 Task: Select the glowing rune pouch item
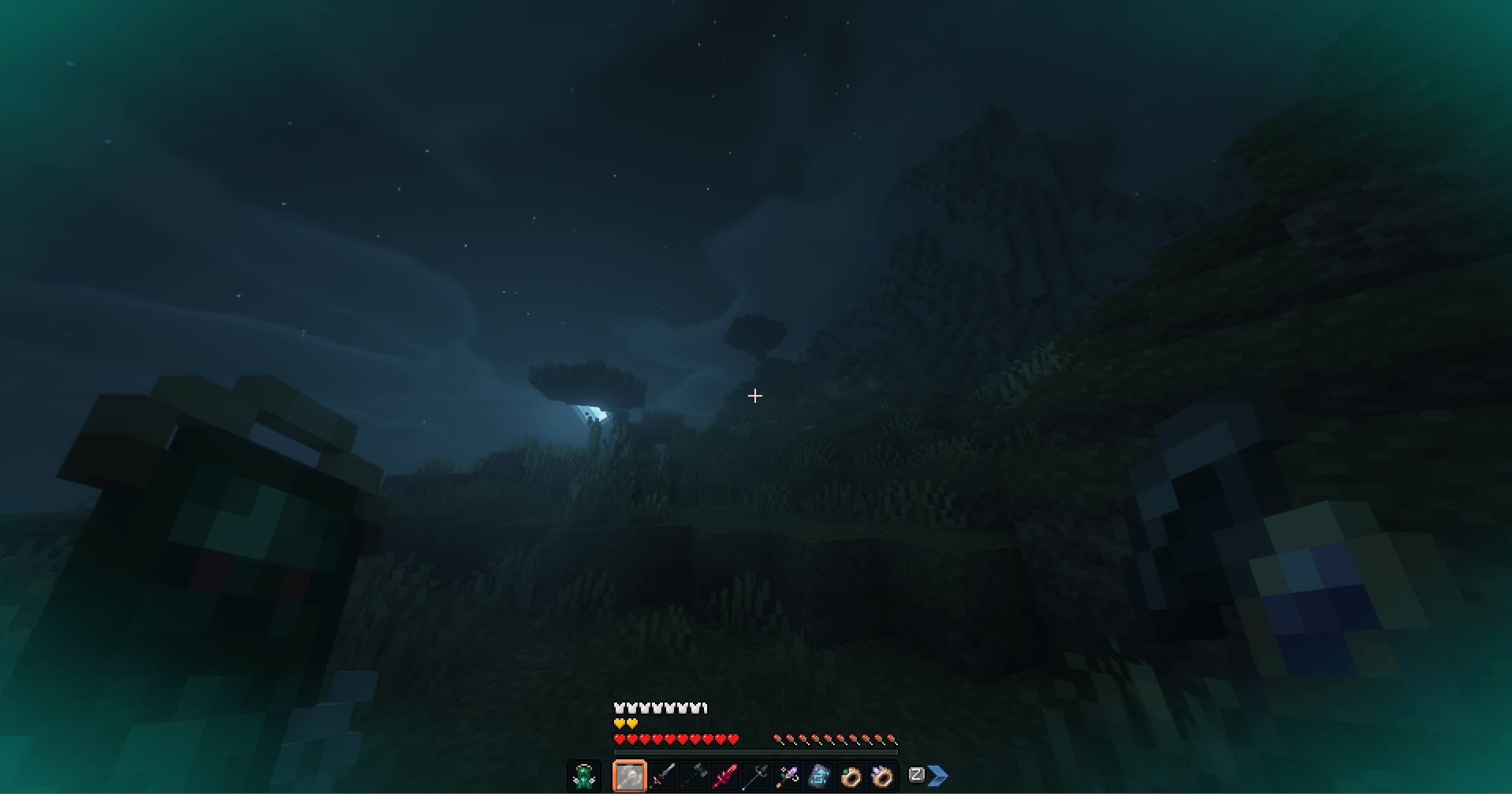pyautogui.click(x=818, y=776)
